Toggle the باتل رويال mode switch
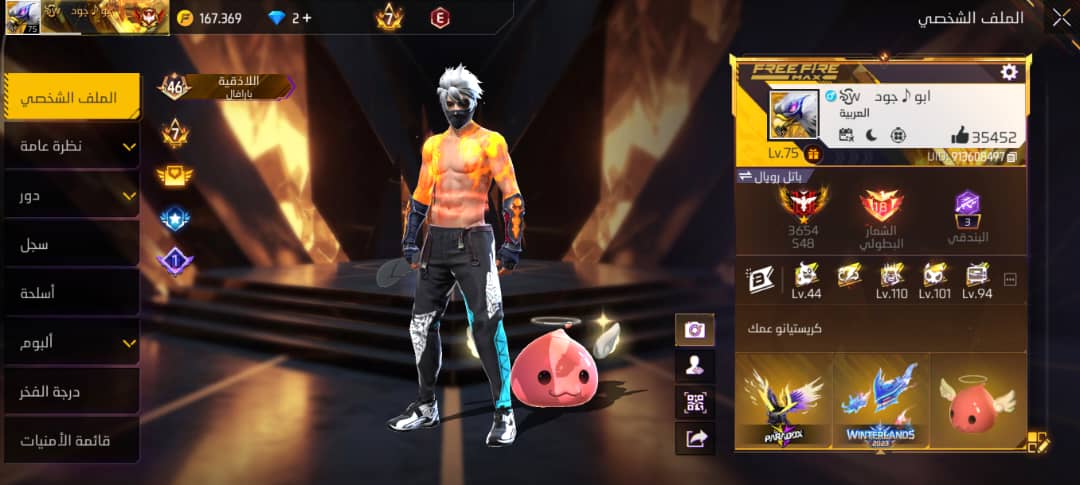 pos(744,176)
